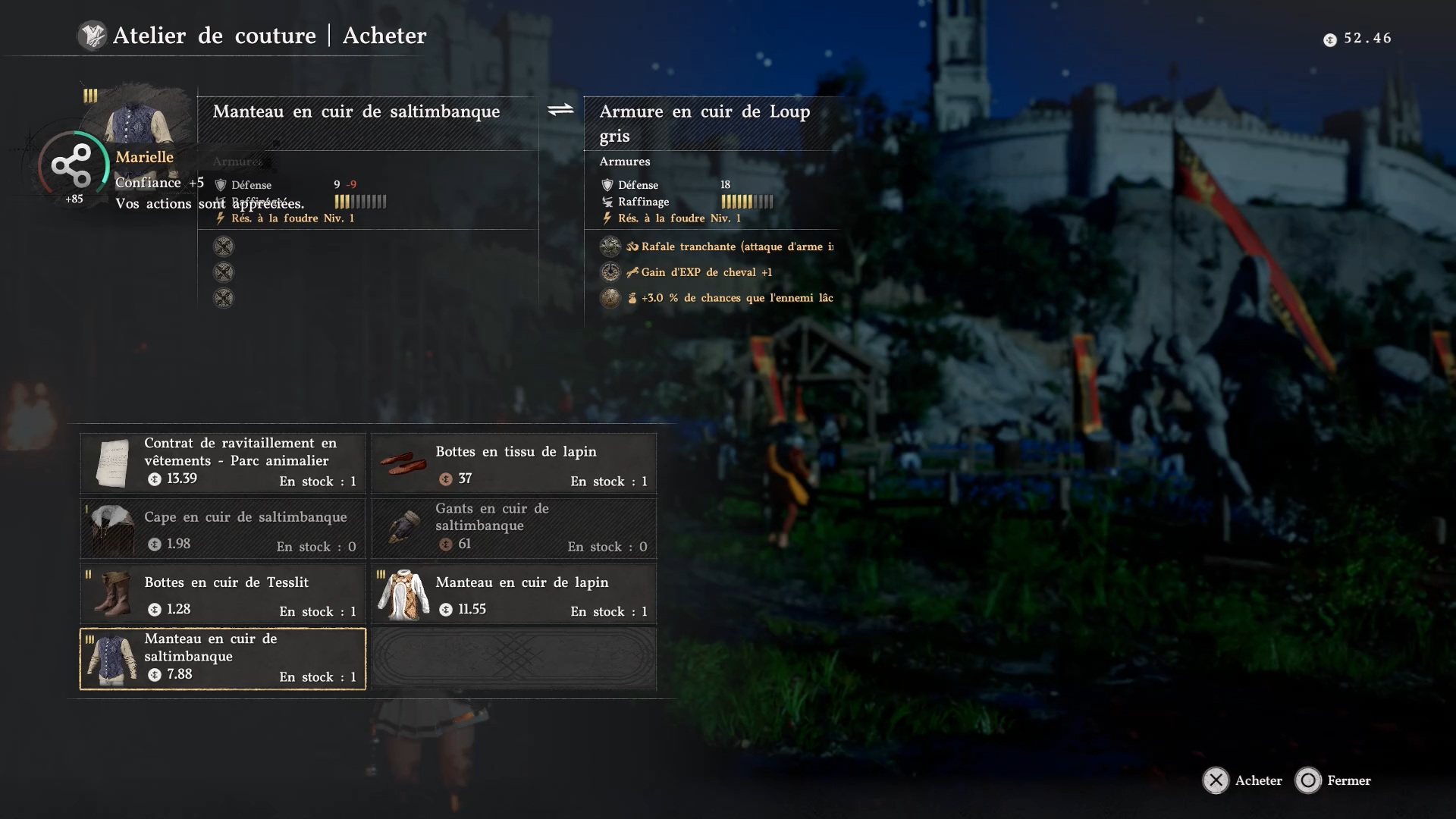Pick the Gants en cuir de saltimbanque entry

tap(514, 528)
